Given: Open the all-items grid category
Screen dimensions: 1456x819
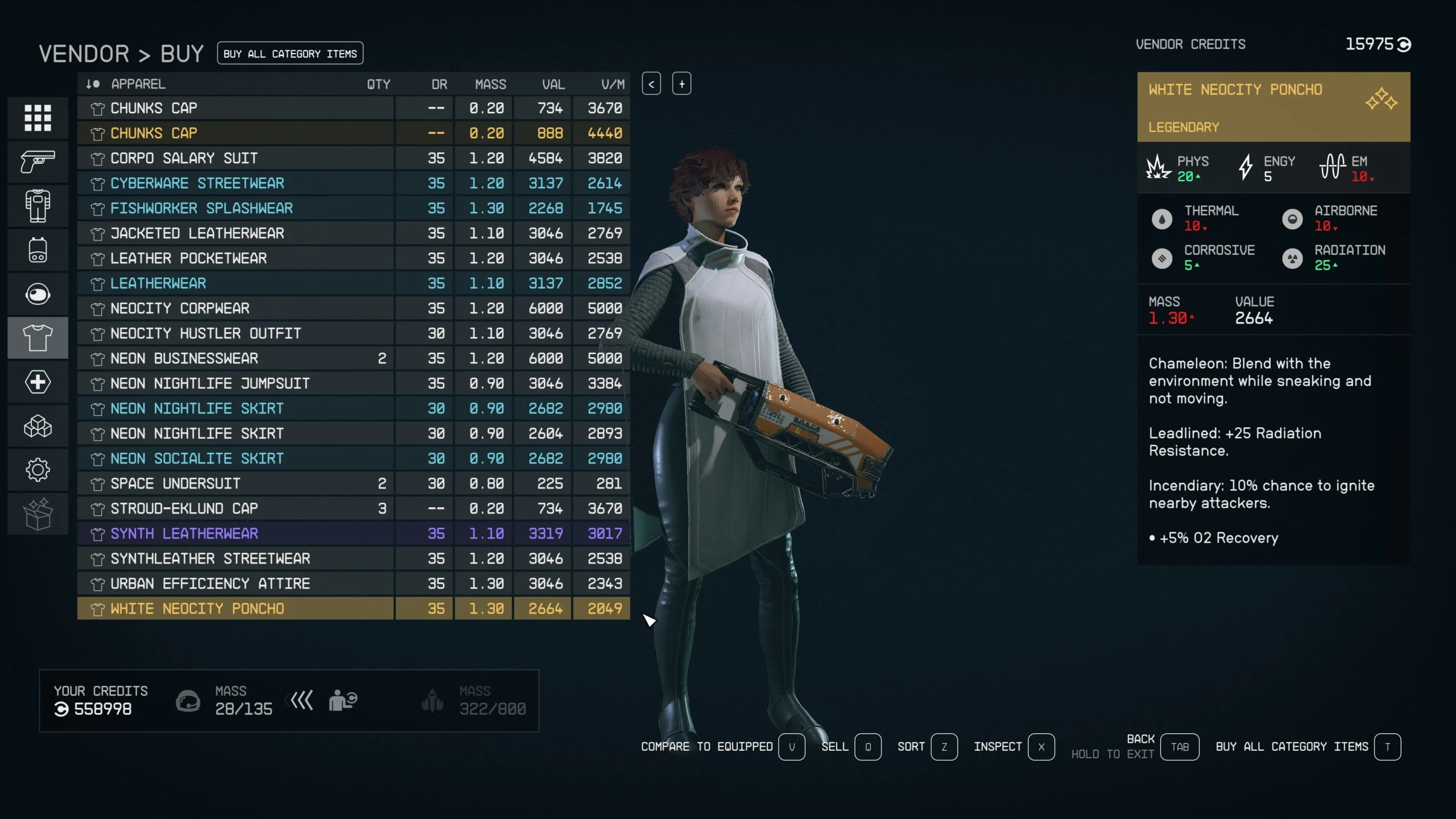Looking at the screenshot, I should pyautogui.click(x=38, y=118).
